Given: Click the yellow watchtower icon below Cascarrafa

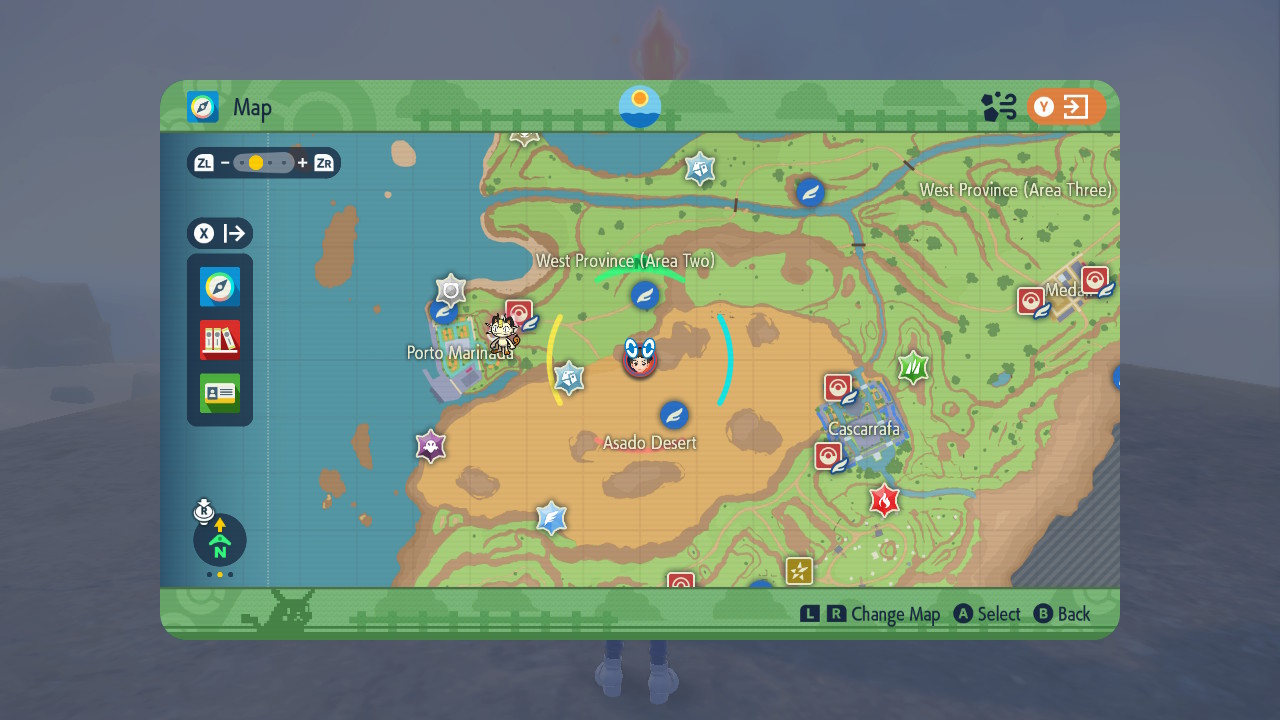Looking at the screenshot, I should (800, 570).
